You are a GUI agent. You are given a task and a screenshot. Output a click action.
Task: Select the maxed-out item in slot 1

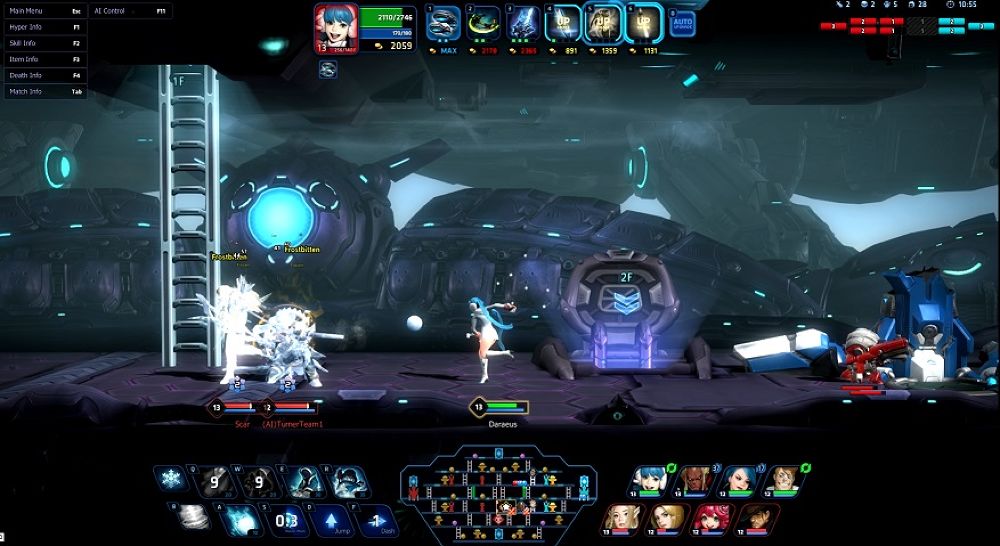pyautogui.click(x=444, y=24)
